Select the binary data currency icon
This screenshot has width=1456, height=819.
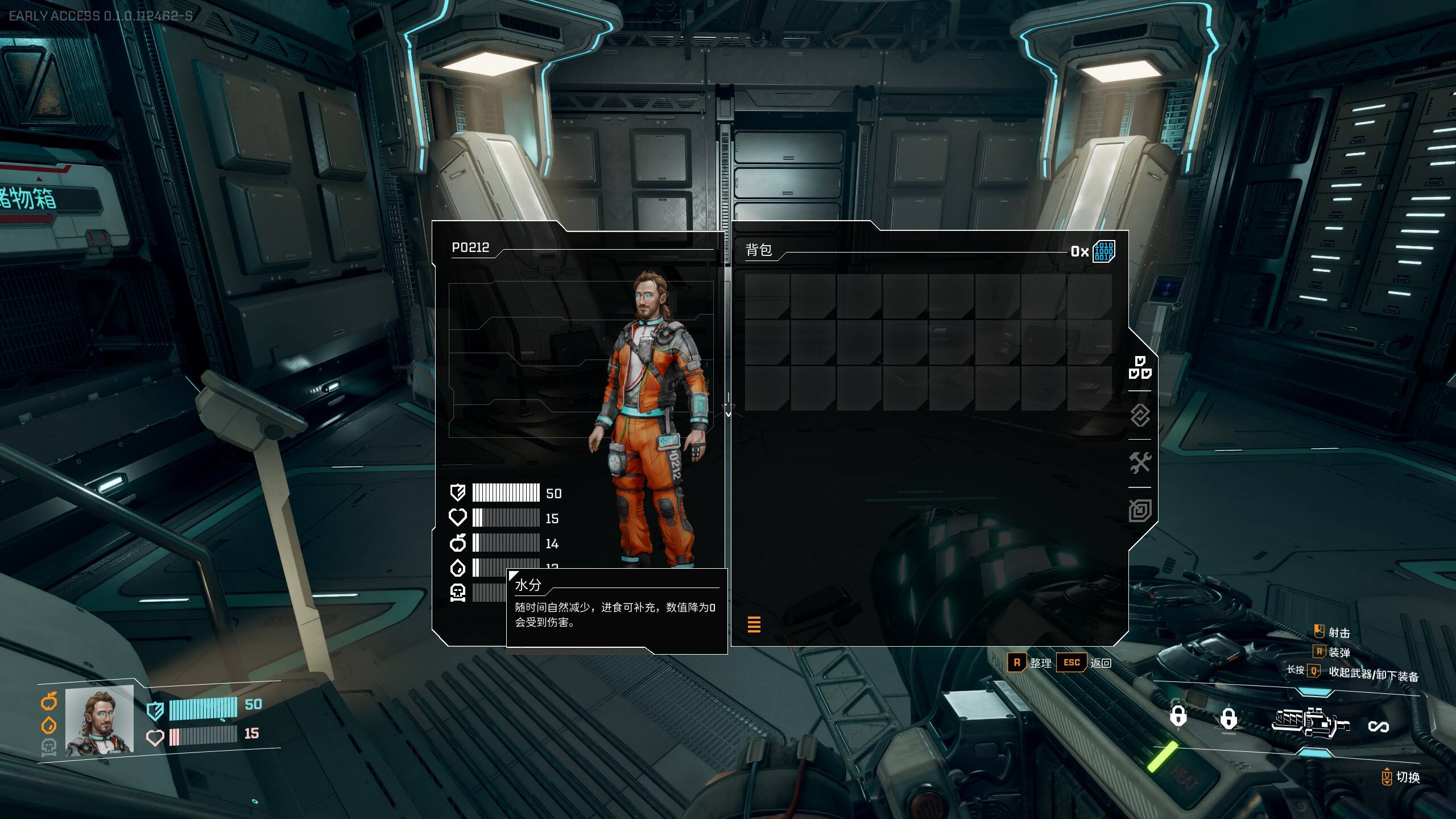coord(1103,251)
